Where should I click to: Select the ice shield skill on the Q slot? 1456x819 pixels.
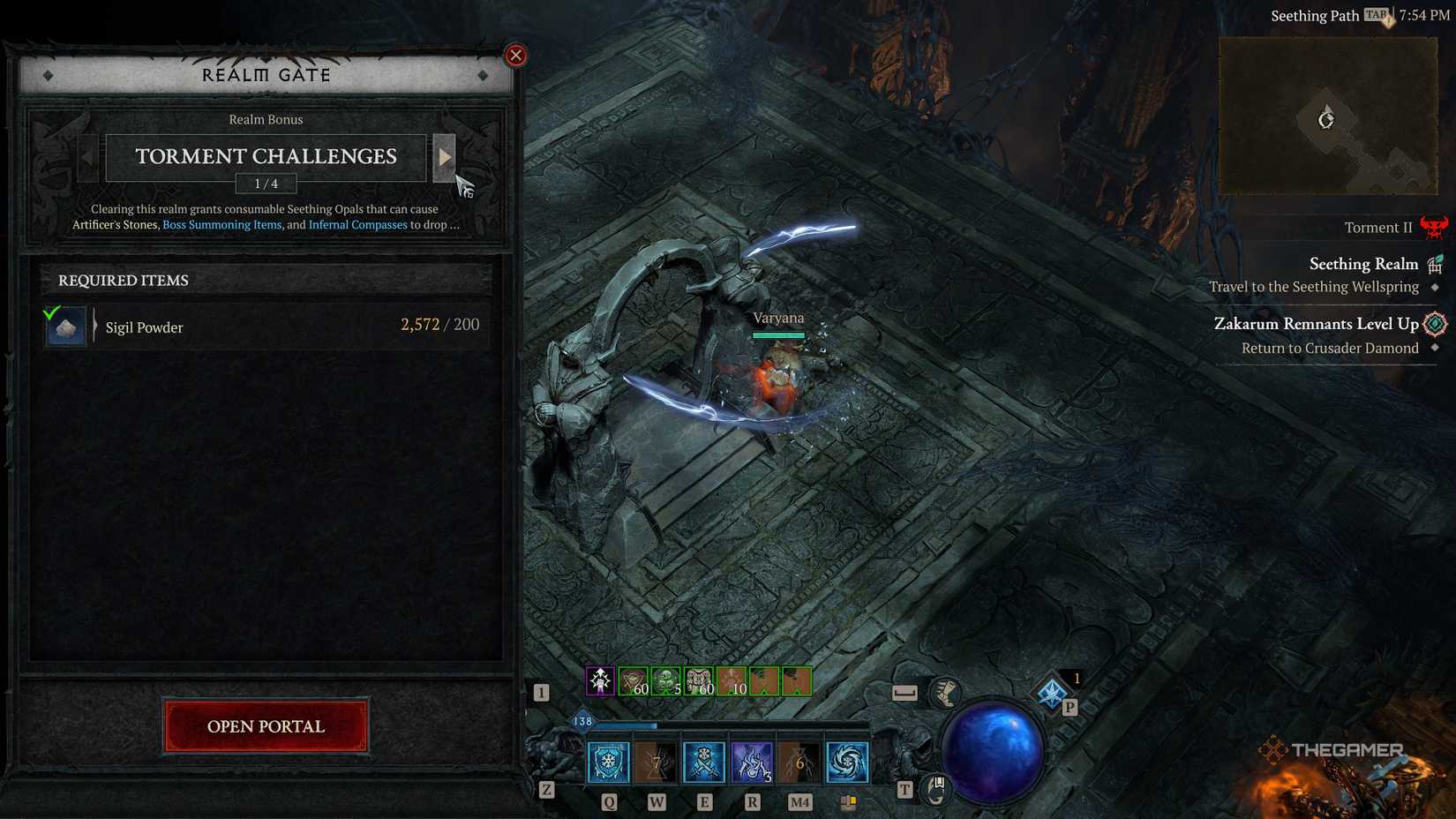609,763
